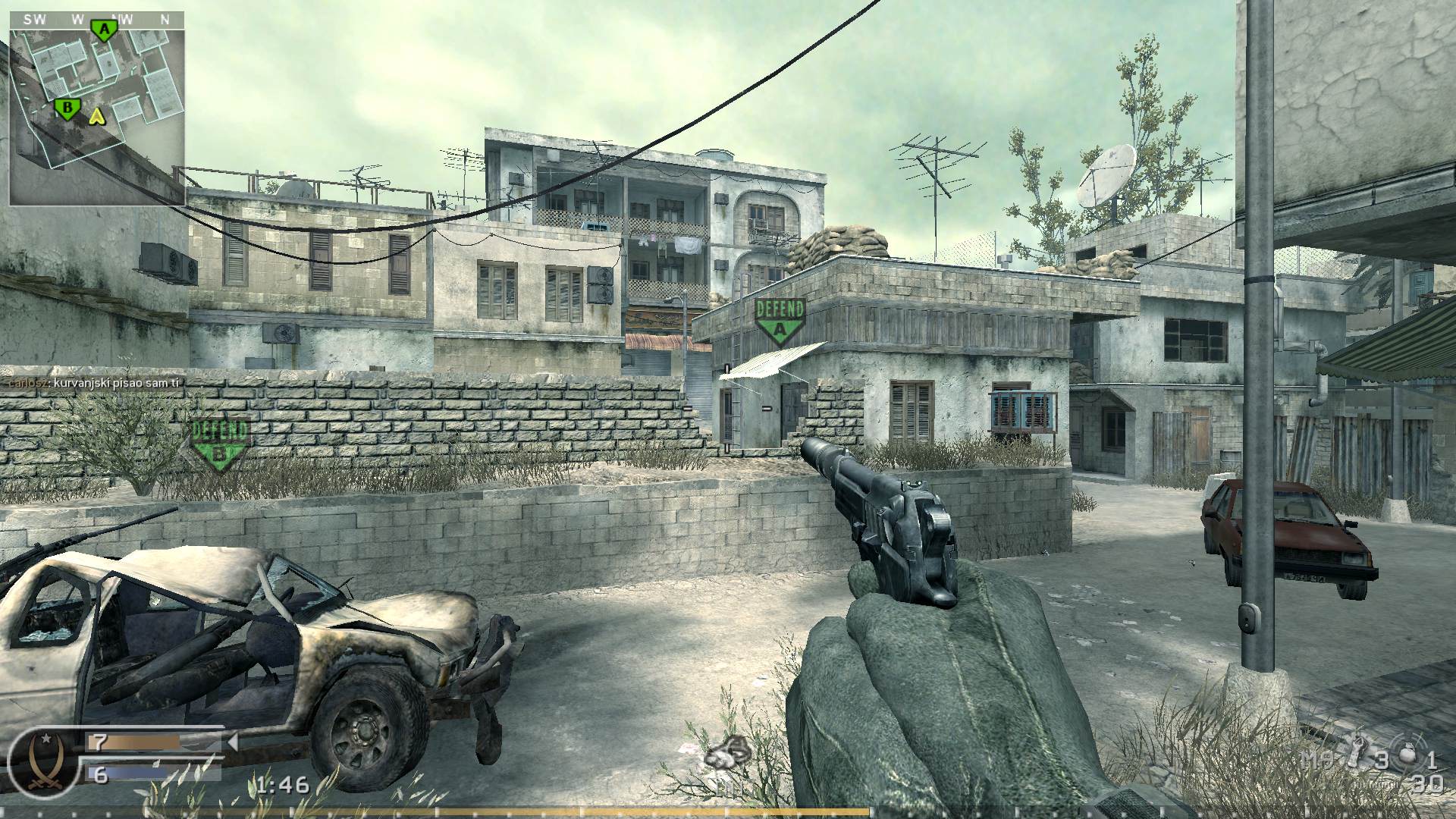The width and height of the screenshot is (1456, 819).
Task: Click the round-winner arrow beside the score bars
Action: (x=234, y=742)
